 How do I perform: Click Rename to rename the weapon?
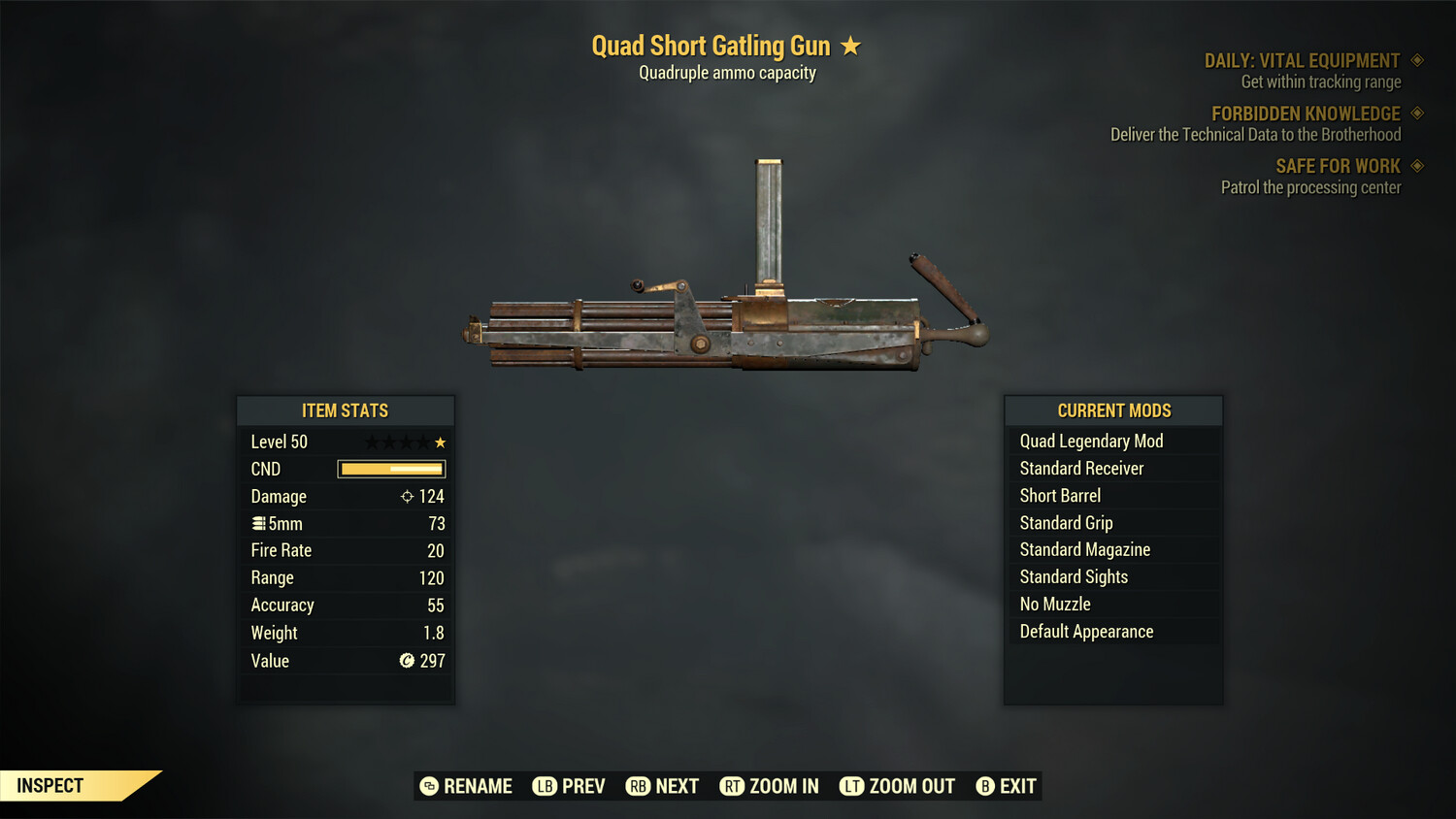478,786
